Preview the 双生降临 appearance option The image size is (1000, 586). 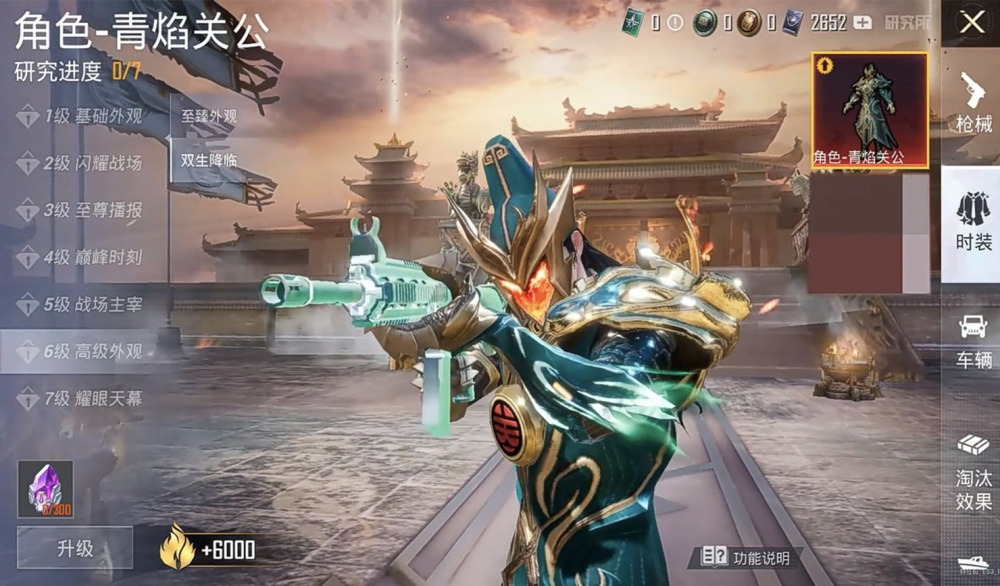tap(208, 160)
